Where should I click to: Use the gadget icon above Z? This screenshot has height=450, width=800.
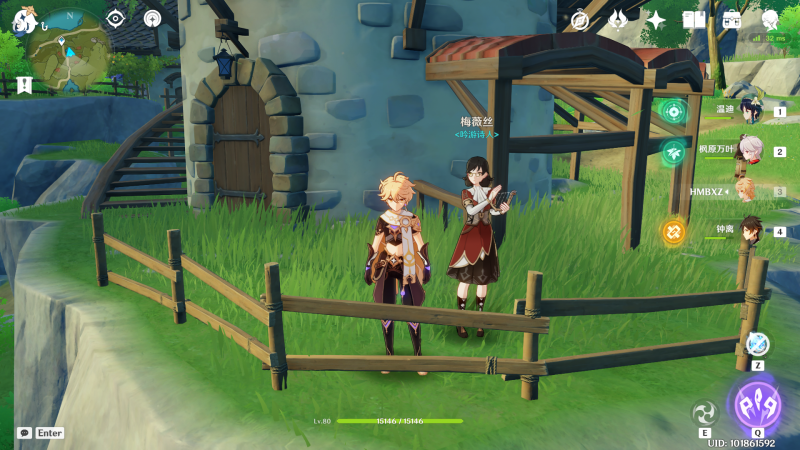point(758,343)
